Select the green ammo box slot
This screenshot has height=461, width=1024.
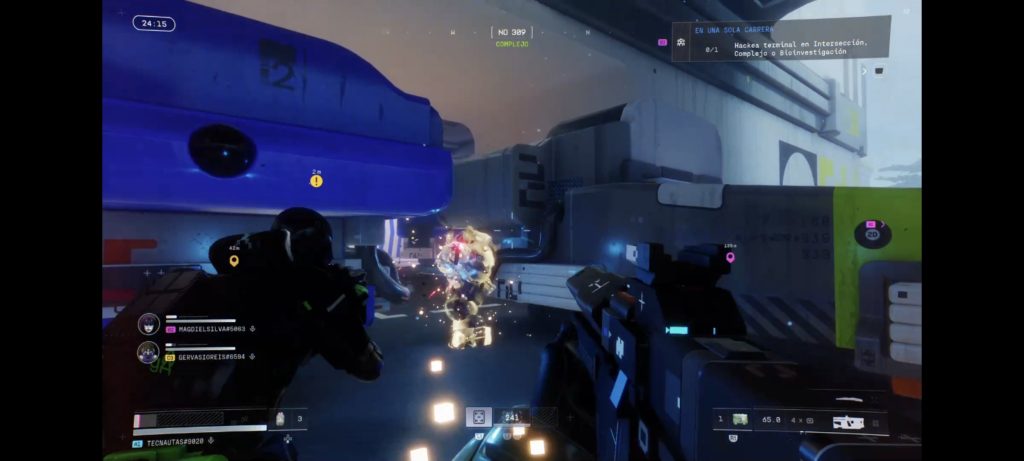point(740,419)
